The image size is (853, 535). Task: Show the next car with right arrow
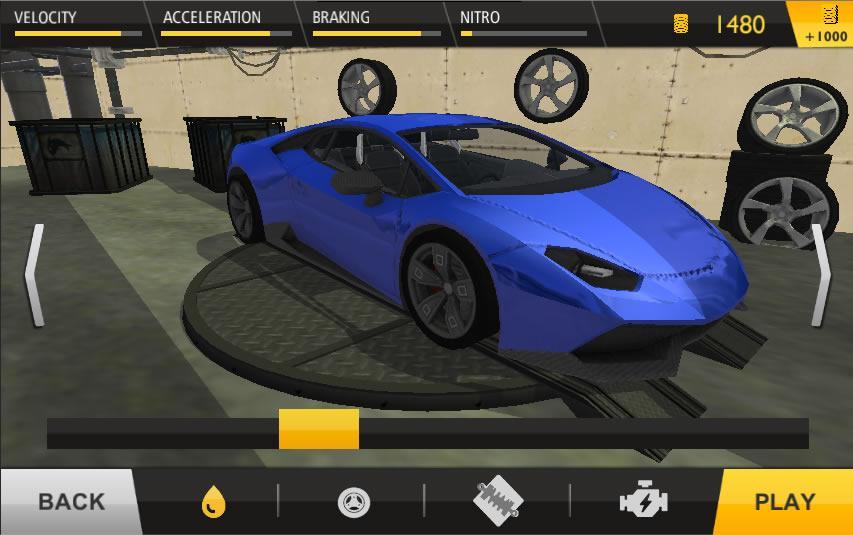820,275
